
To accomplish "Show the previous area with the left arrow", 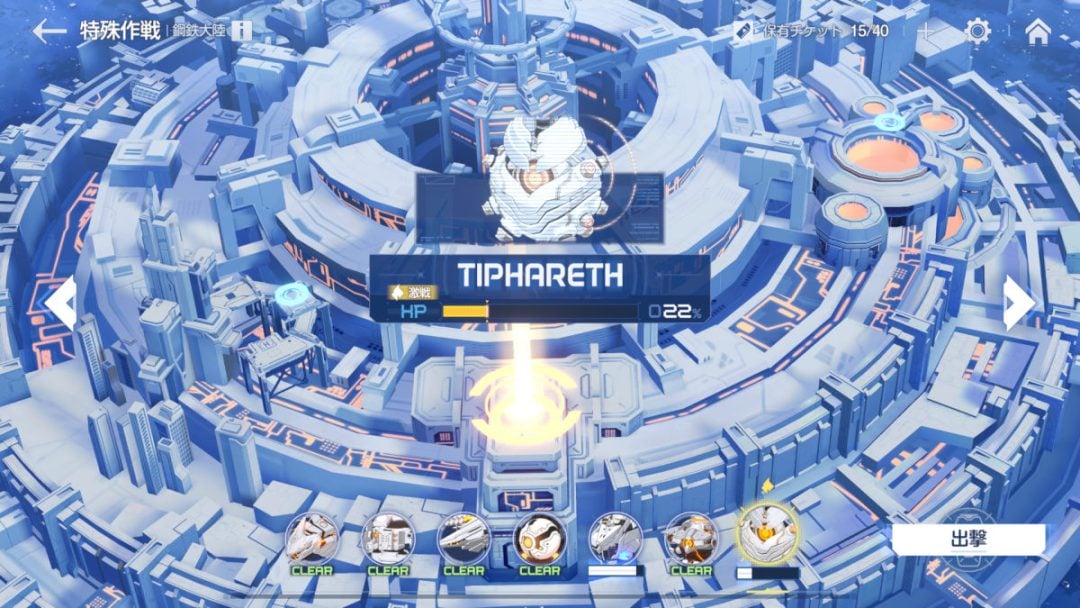I will click(x=60, y=303).
